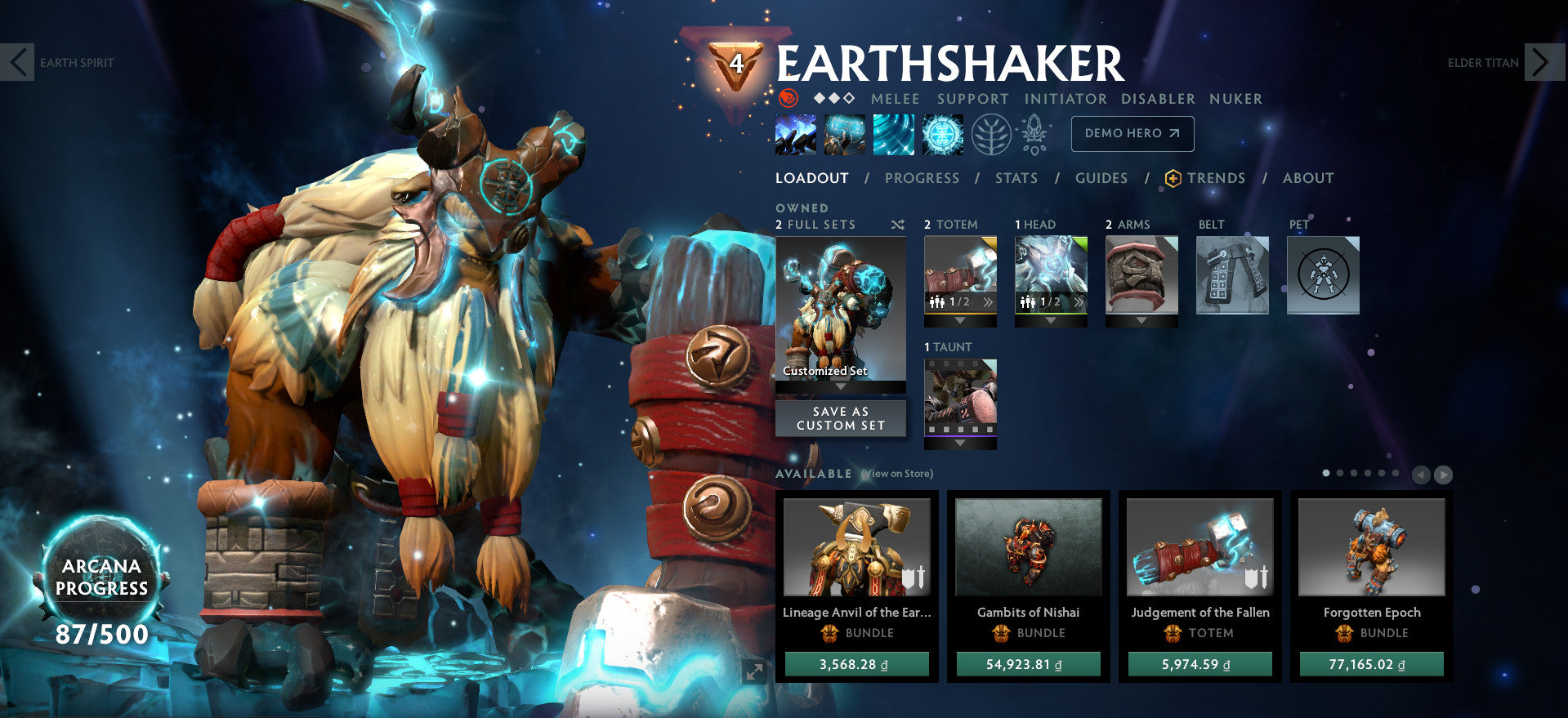The width and height of the screenshot is (1568, 718).
Task: Open the STATS tab
Action: 1016,178
